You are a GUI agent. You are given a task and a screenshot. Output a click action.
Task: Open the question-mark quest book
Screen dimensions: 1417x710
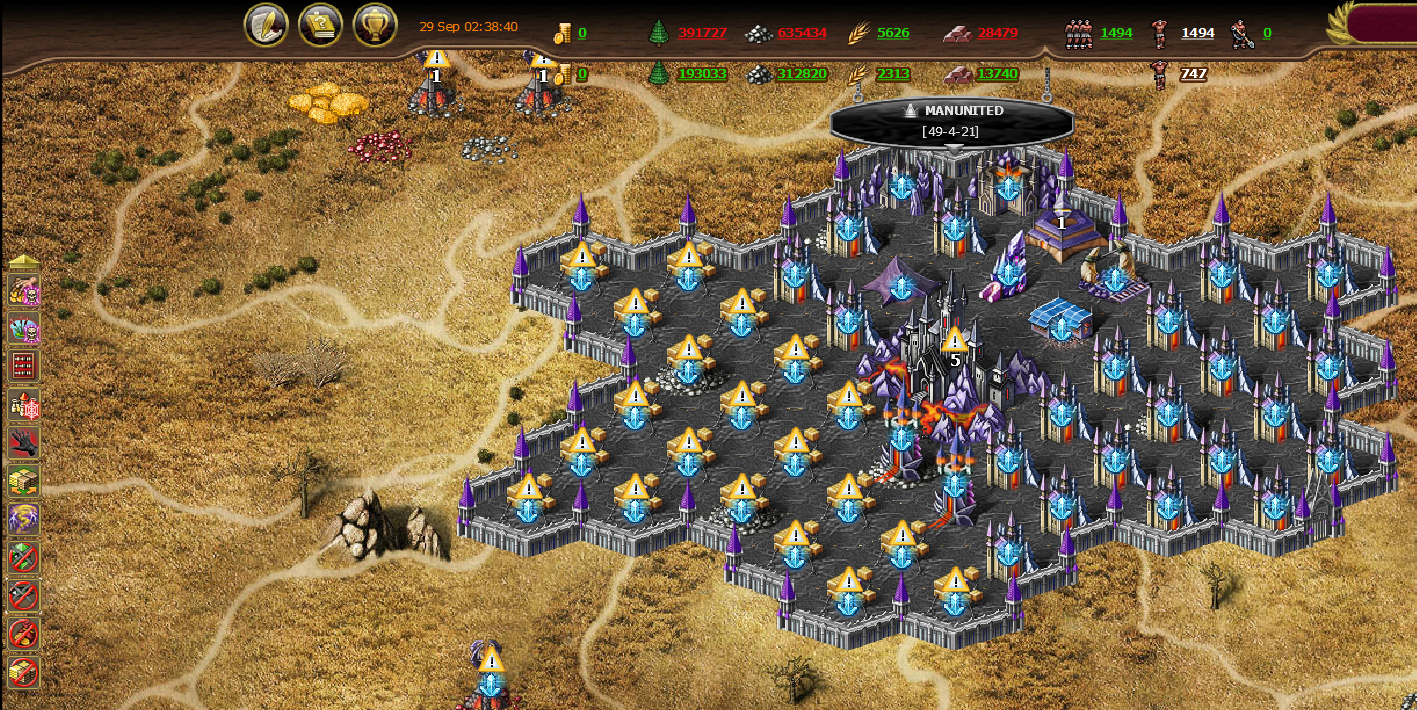(320, 25)
